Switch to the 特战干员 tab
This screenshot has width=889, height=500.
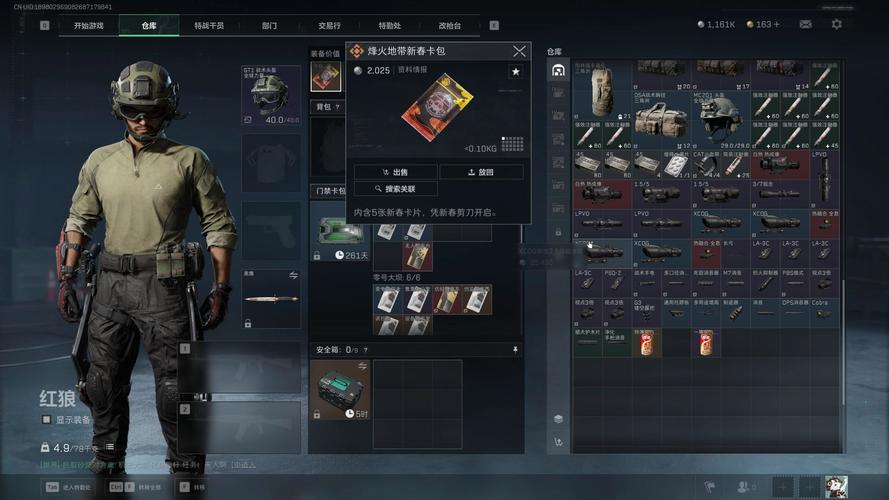[209, 25]
